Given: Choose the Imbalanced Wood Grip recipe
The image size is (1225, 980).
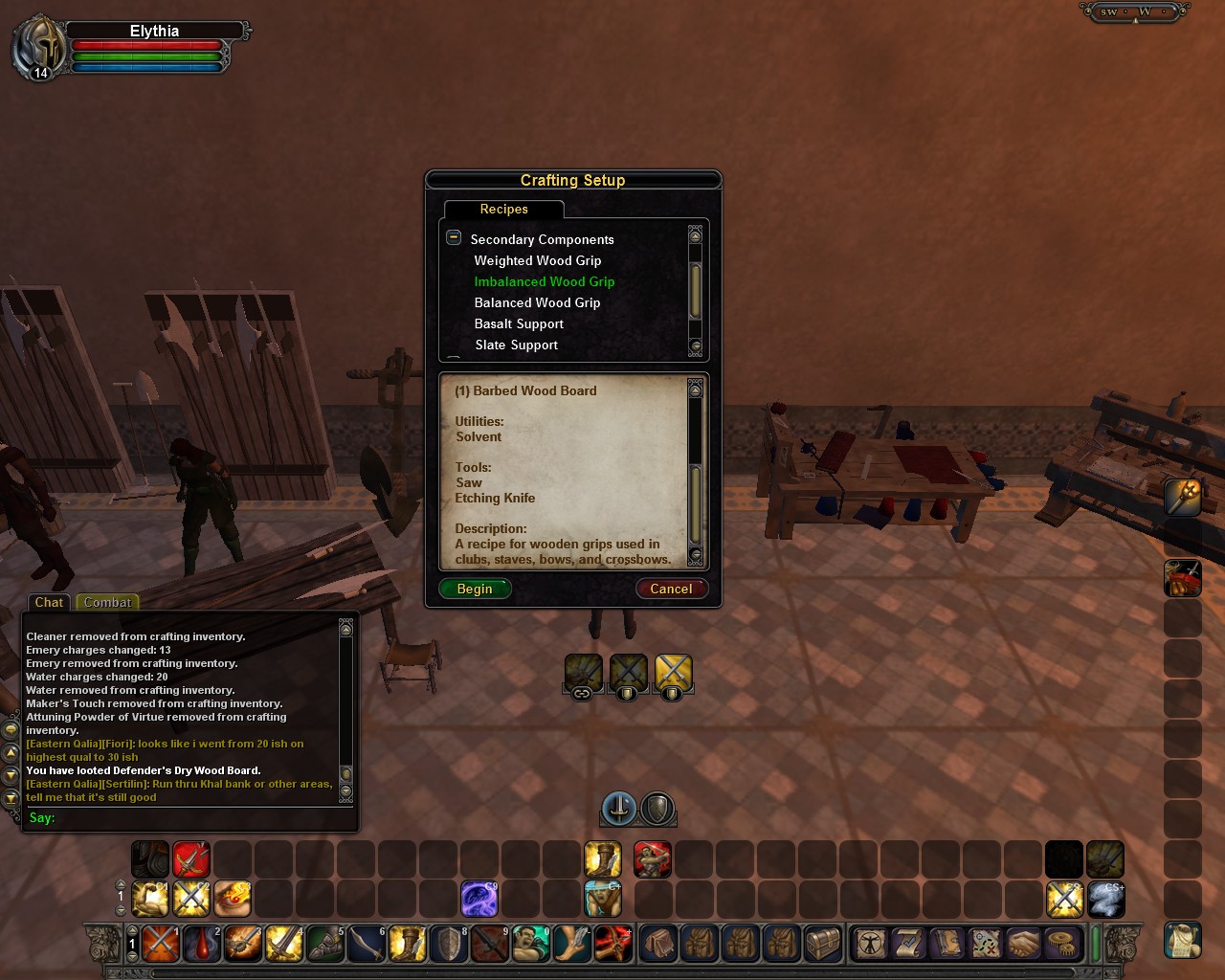Looking at the screenshot, I should [x=545, y=281].
